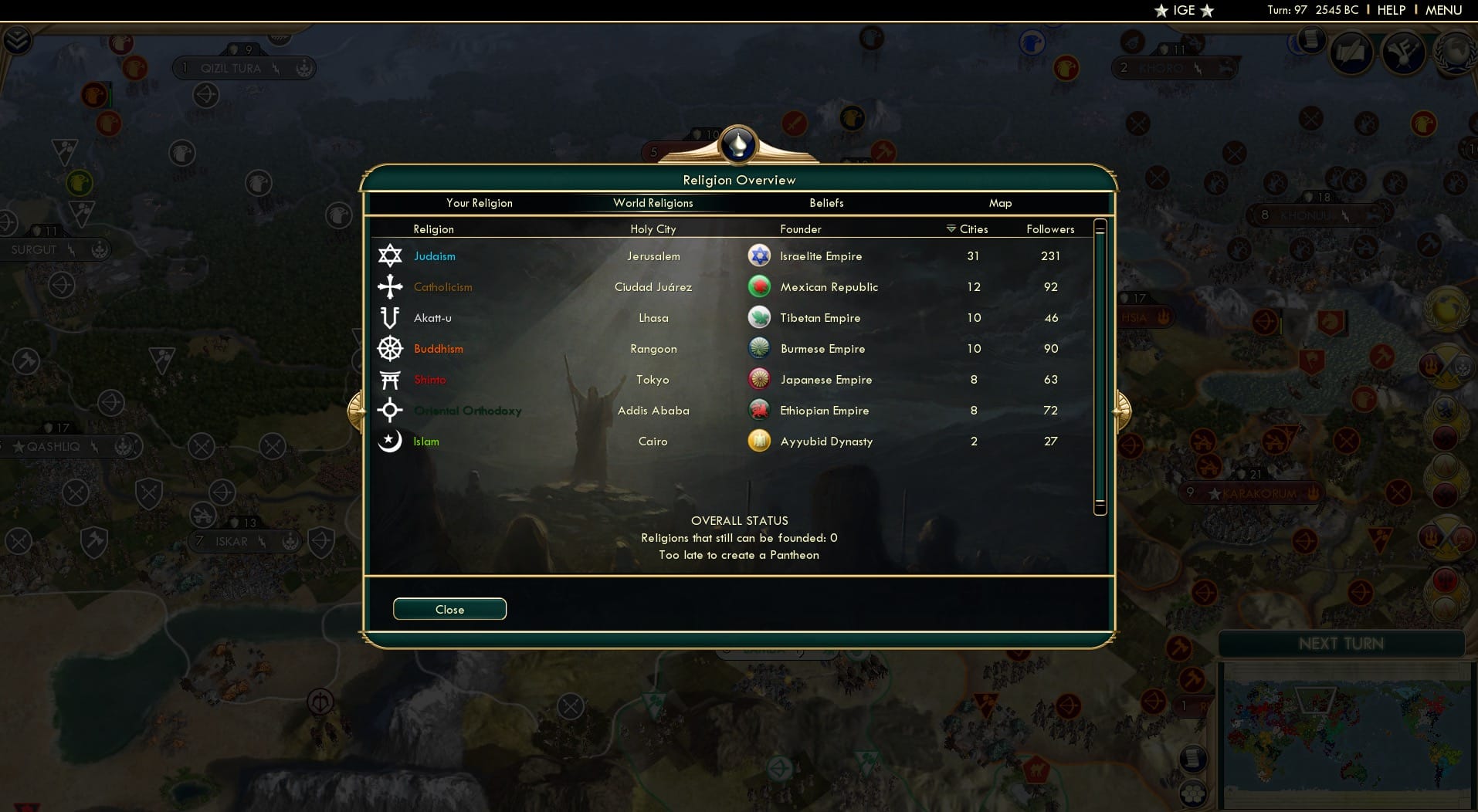The image size is (1478, 812).
Task: Select the Ethiopian Empire civilization icon
Action: pos(761,410)
